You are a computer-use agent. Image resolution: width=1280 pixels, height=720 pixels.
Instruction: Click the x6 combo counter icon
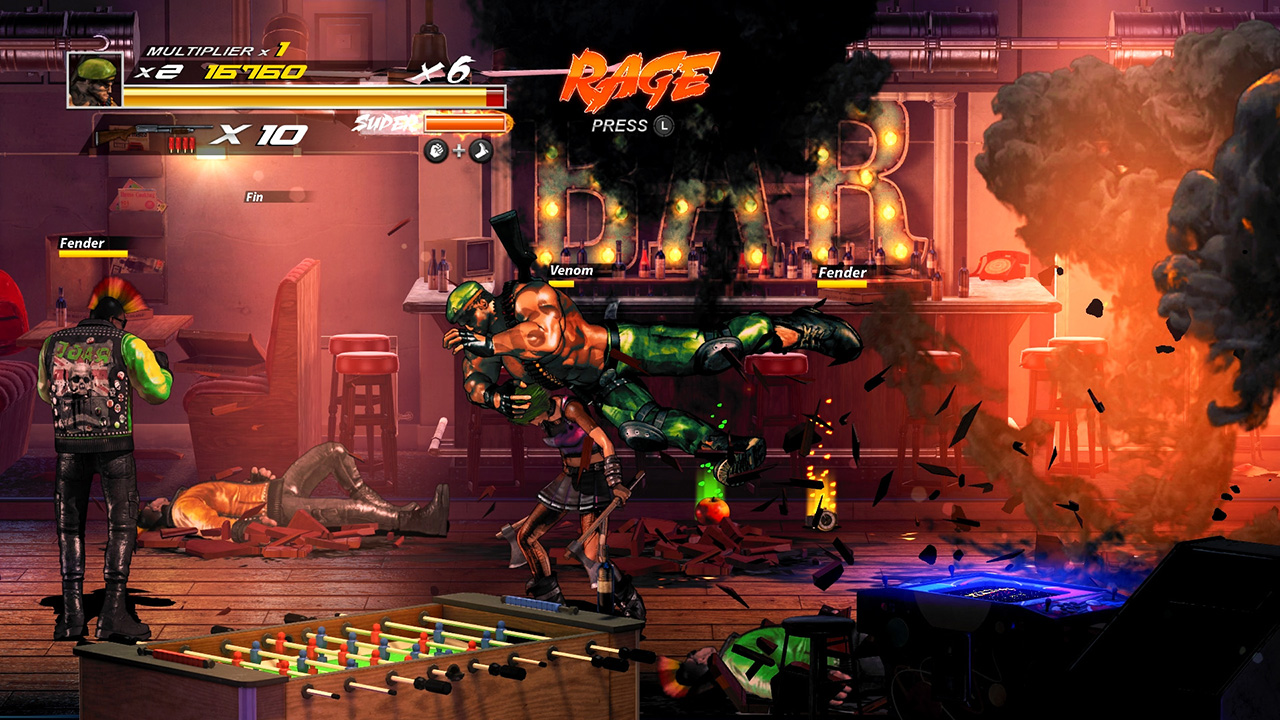pos(444,69)
